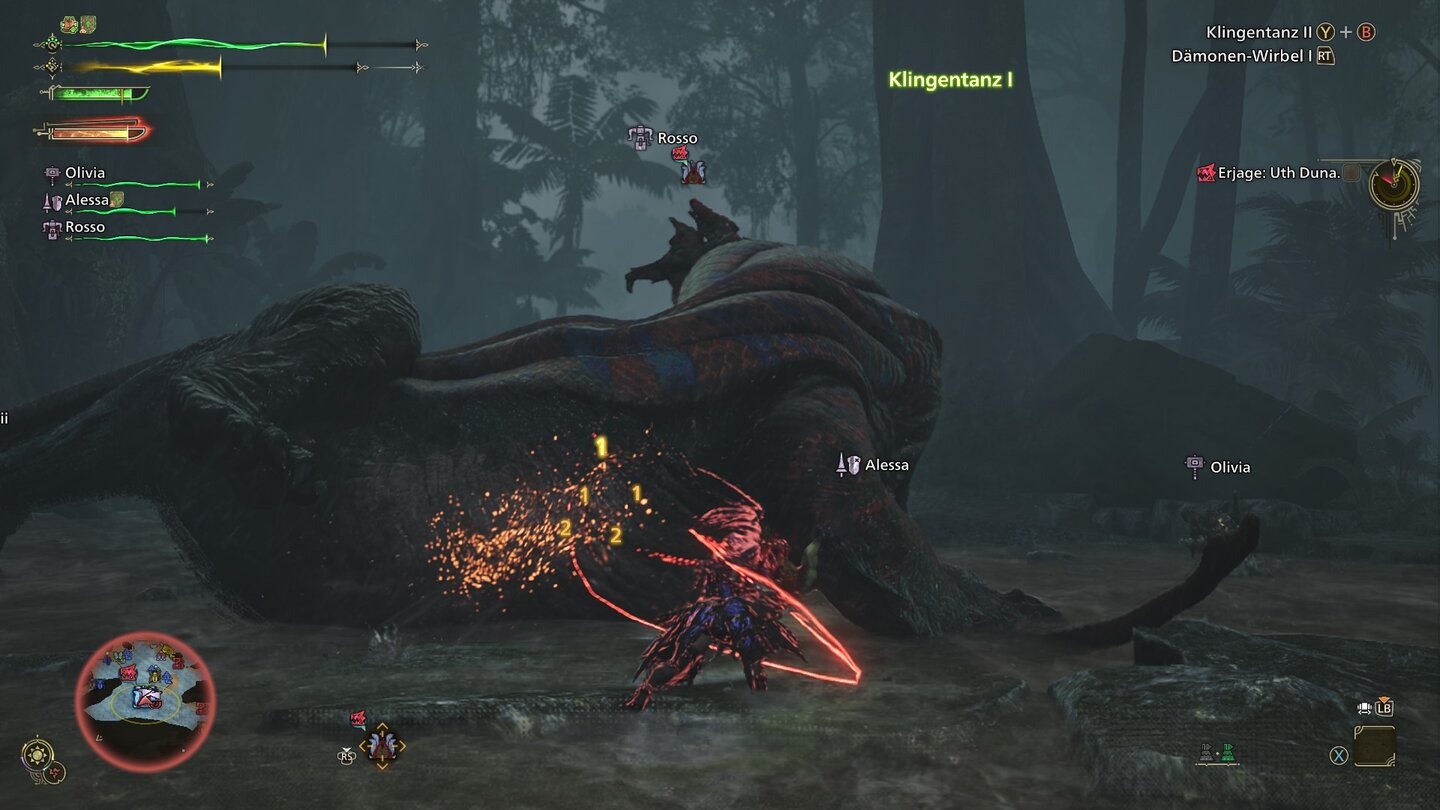Select Rosso in the party list
This screenshot has width=1440, height=810.
(84, 227)
